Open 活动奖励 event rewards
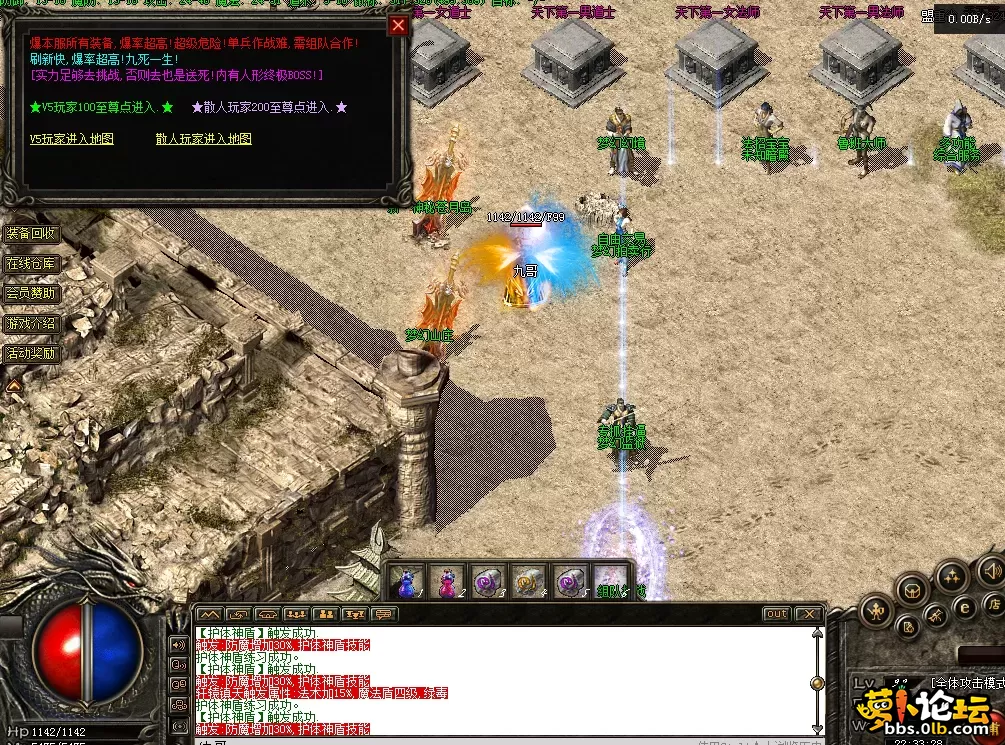 (32, 353)
